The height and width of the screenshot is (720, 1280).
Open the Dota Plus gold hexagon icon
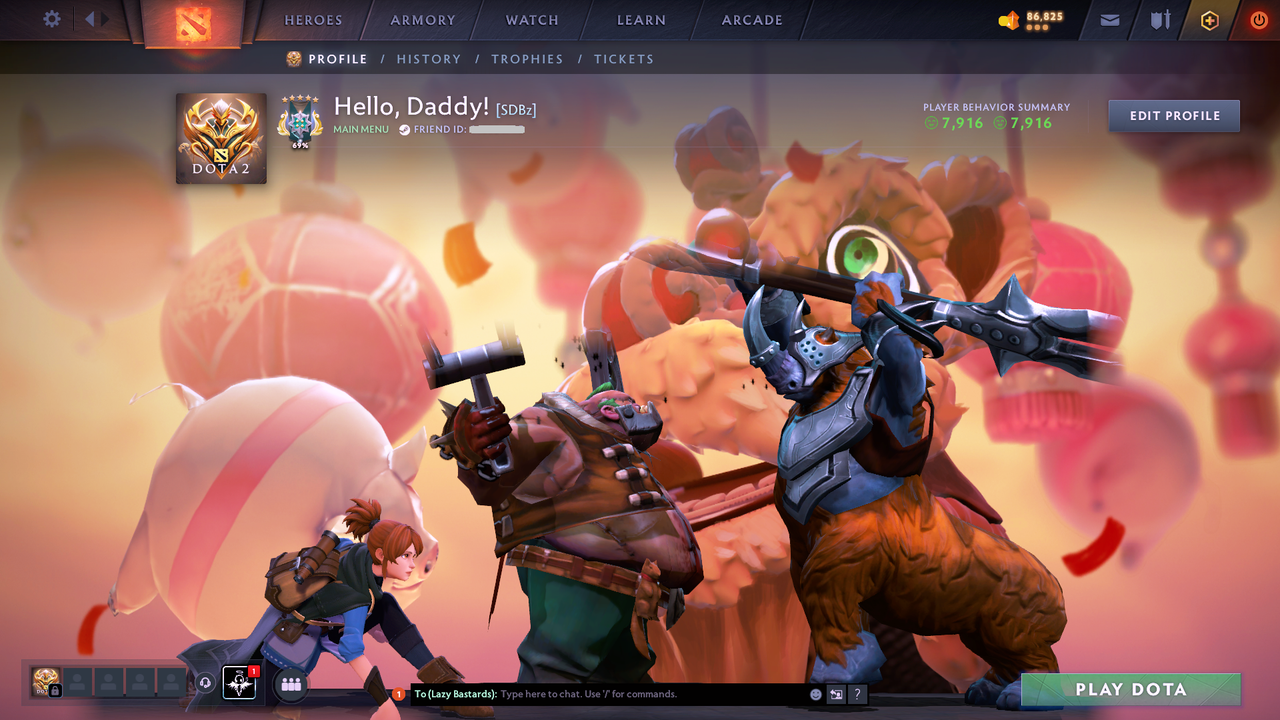point(1209,19)
